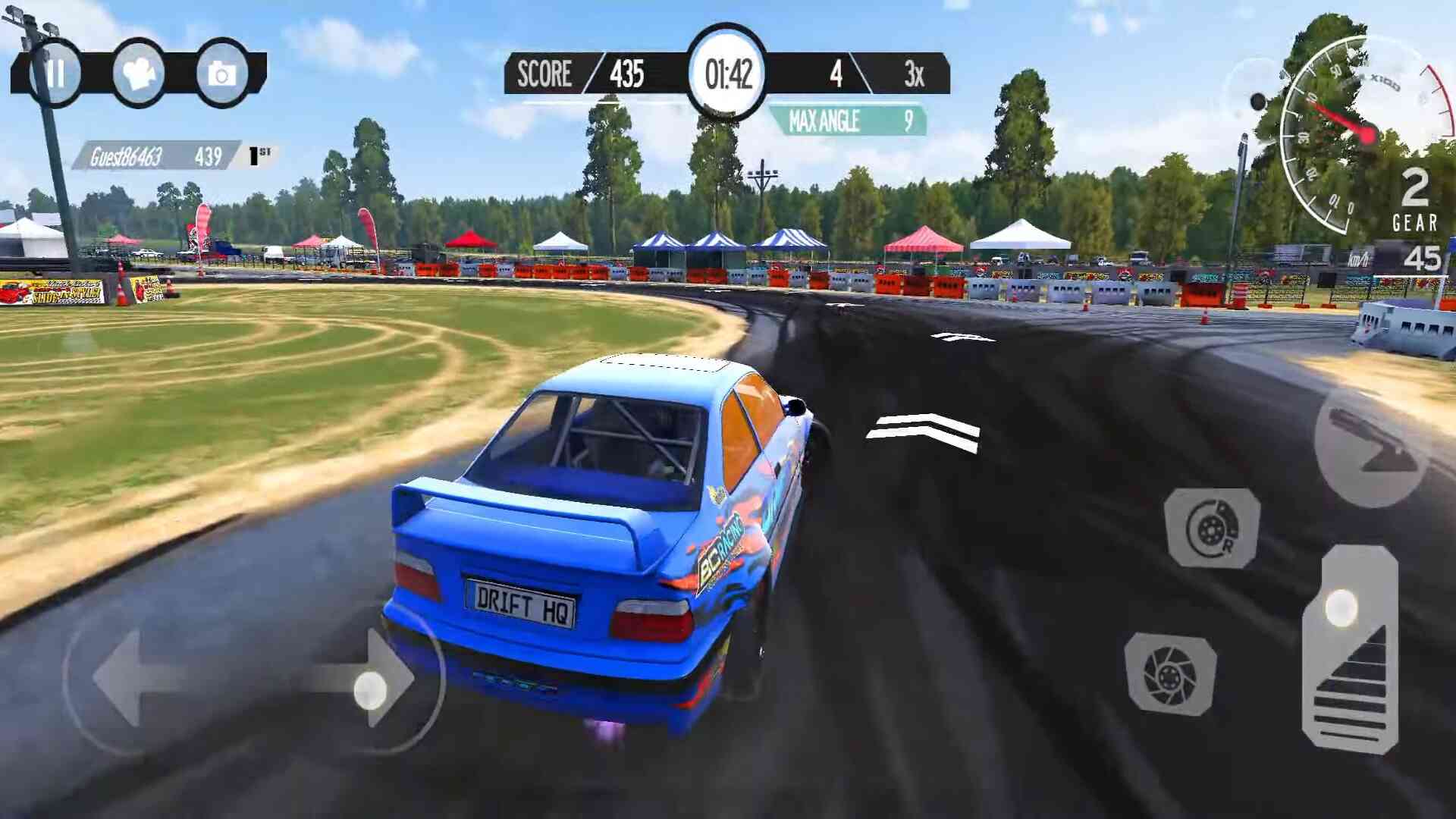The image size is (1456, 819).
Task: Hit the foot brake disc button
Action: coord(1170,673)
